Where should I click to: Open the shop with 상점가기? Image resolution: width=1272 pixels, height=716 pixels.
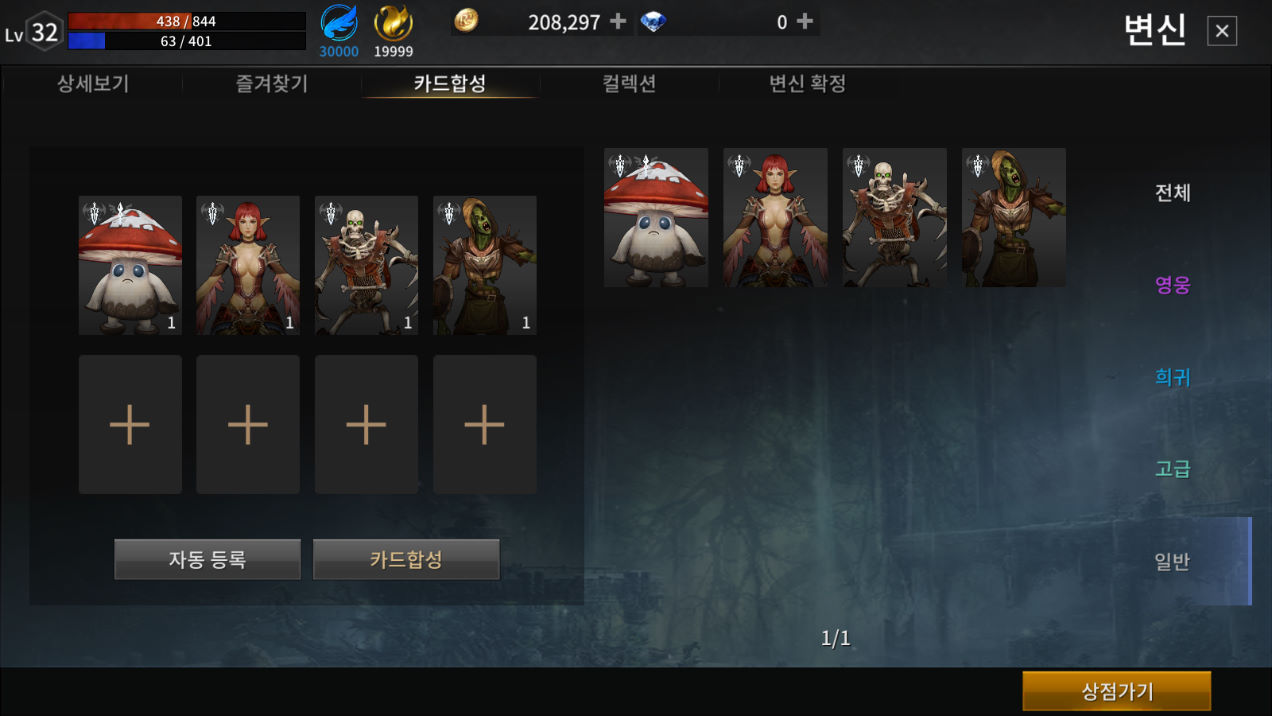coord(1116,691)
